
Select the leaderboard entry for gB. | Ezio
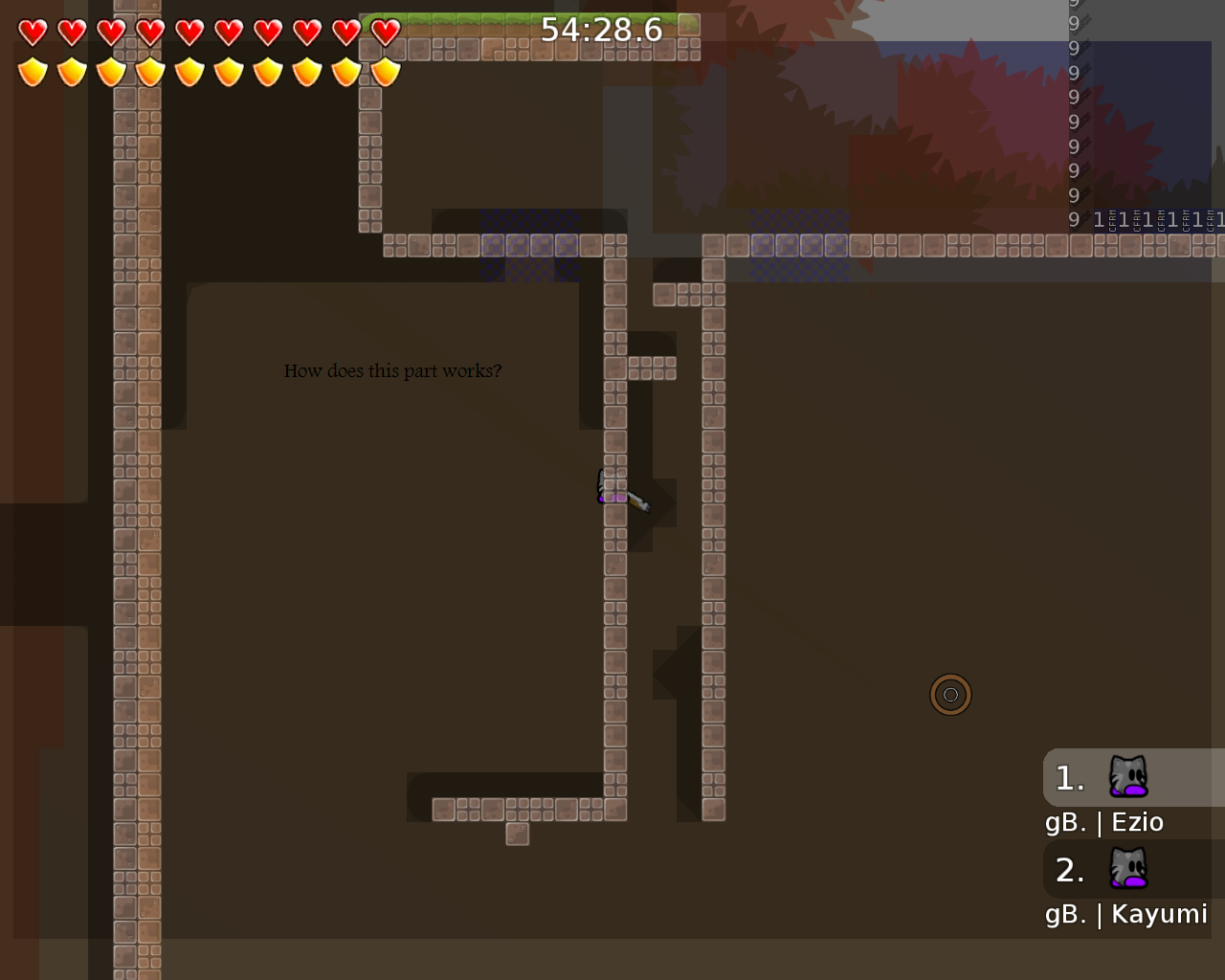click(x=1105, y=821)
